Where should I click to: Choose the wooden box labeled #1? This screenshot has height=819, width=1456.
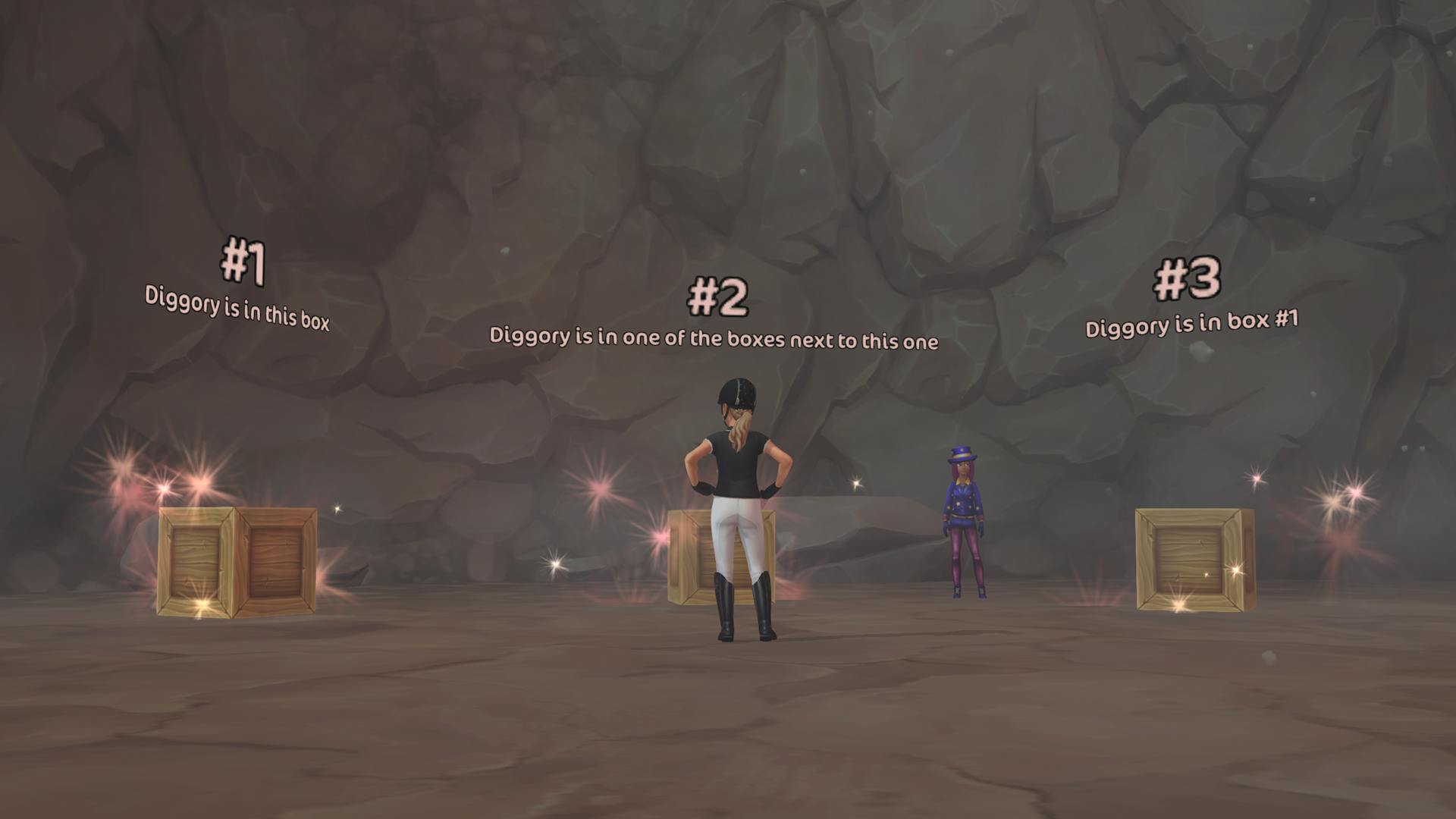coord(237,560)
